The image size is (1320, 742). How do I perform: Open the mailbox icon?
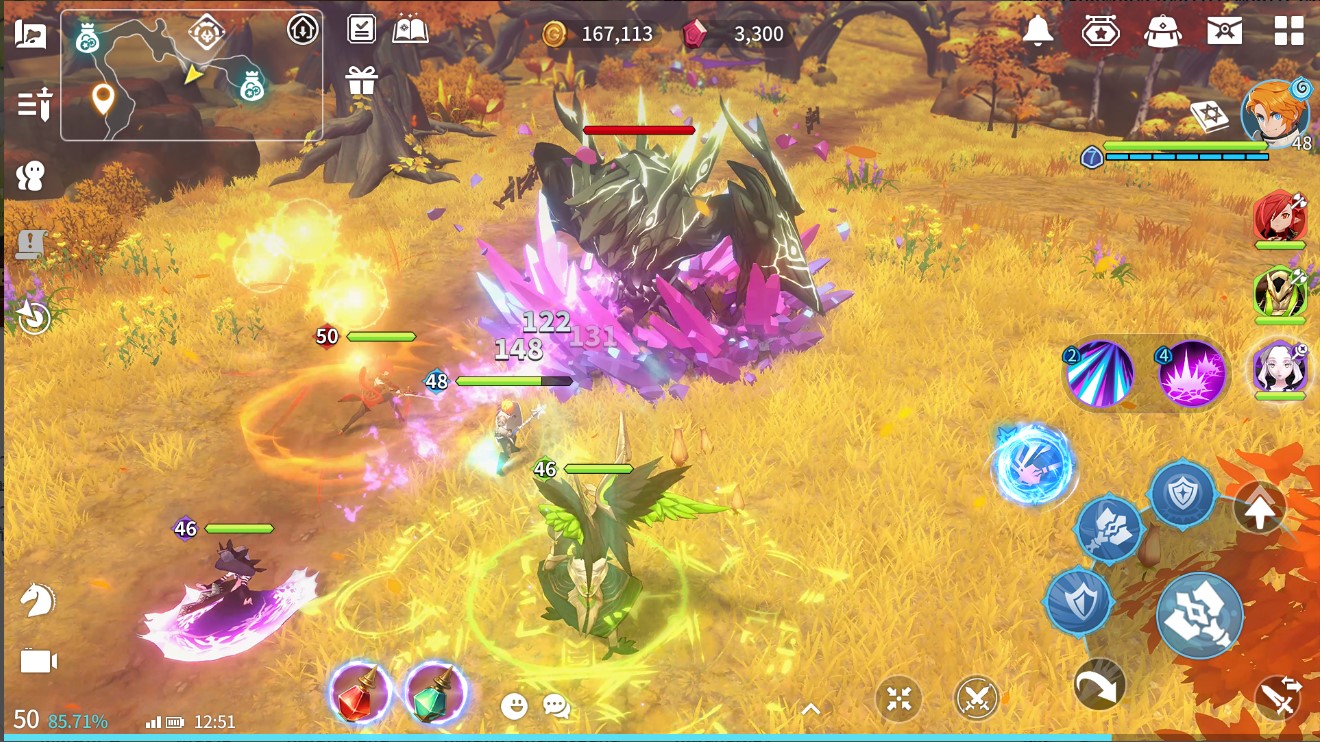coord(1225,29)
